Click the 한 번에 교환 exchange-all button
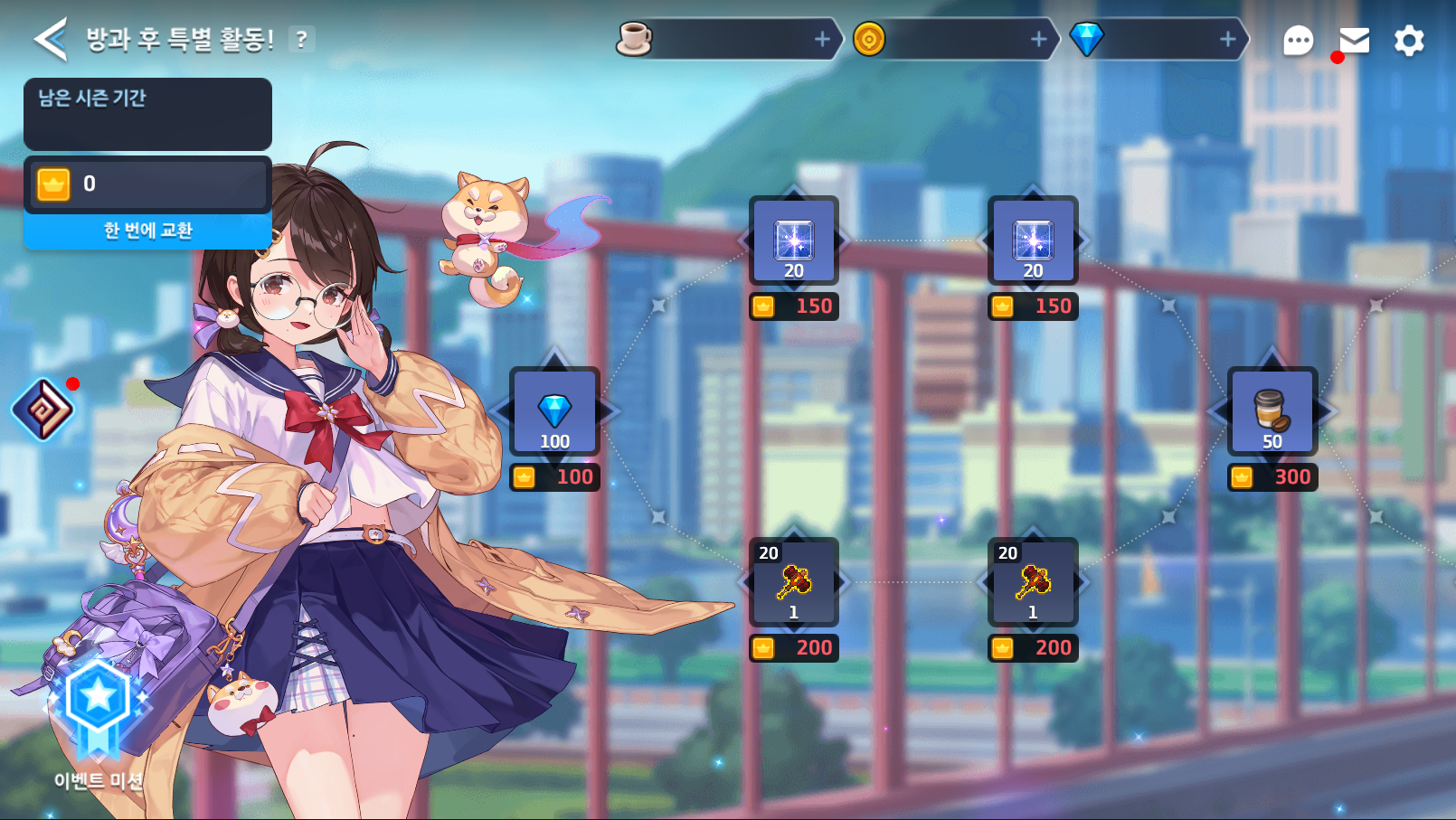Image resolution: width=1456 pixels, height=820 pixels. [147, 231]
